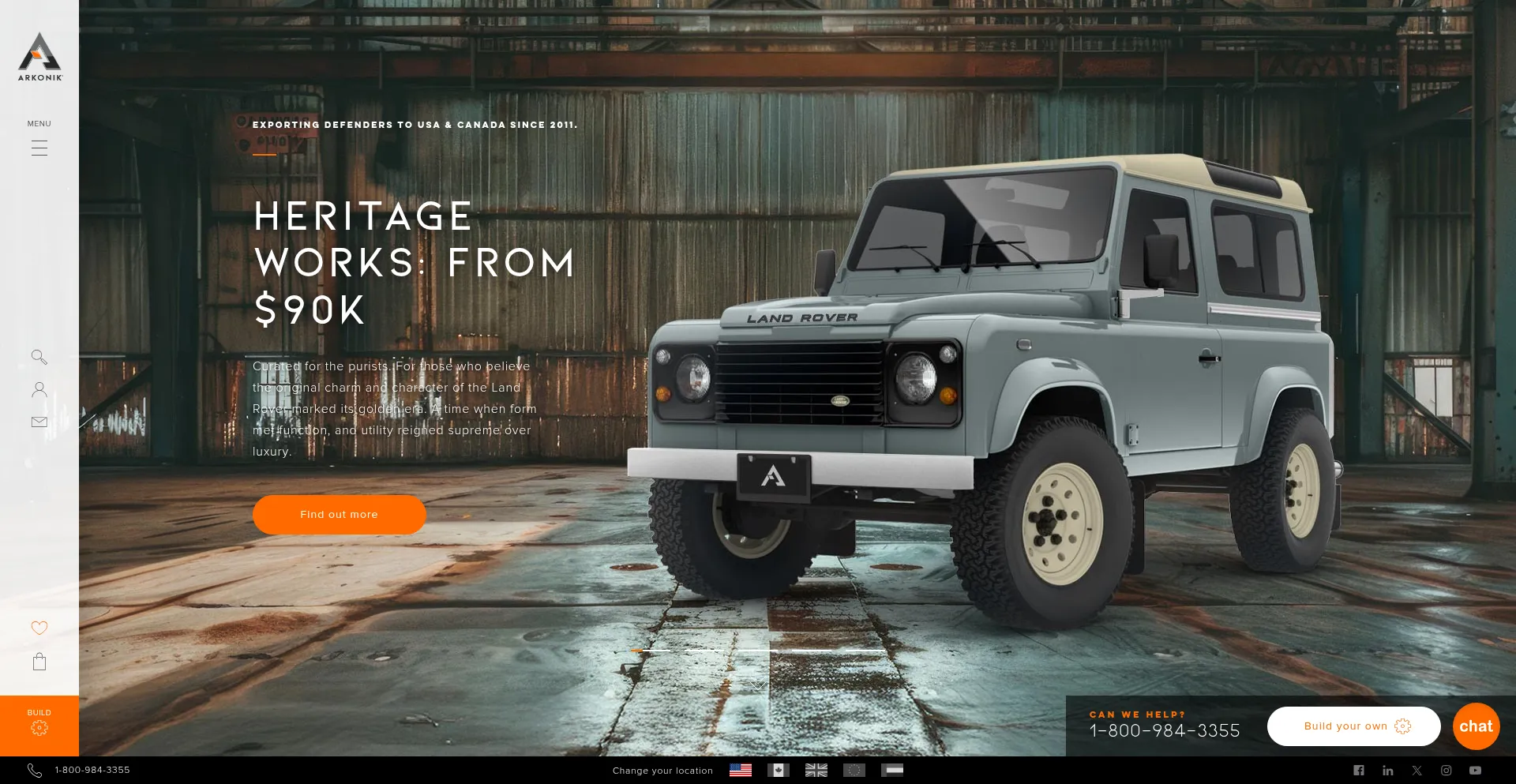1516x784 pixels.
Task: Select the European Union flag location
Action: [854, 770]
